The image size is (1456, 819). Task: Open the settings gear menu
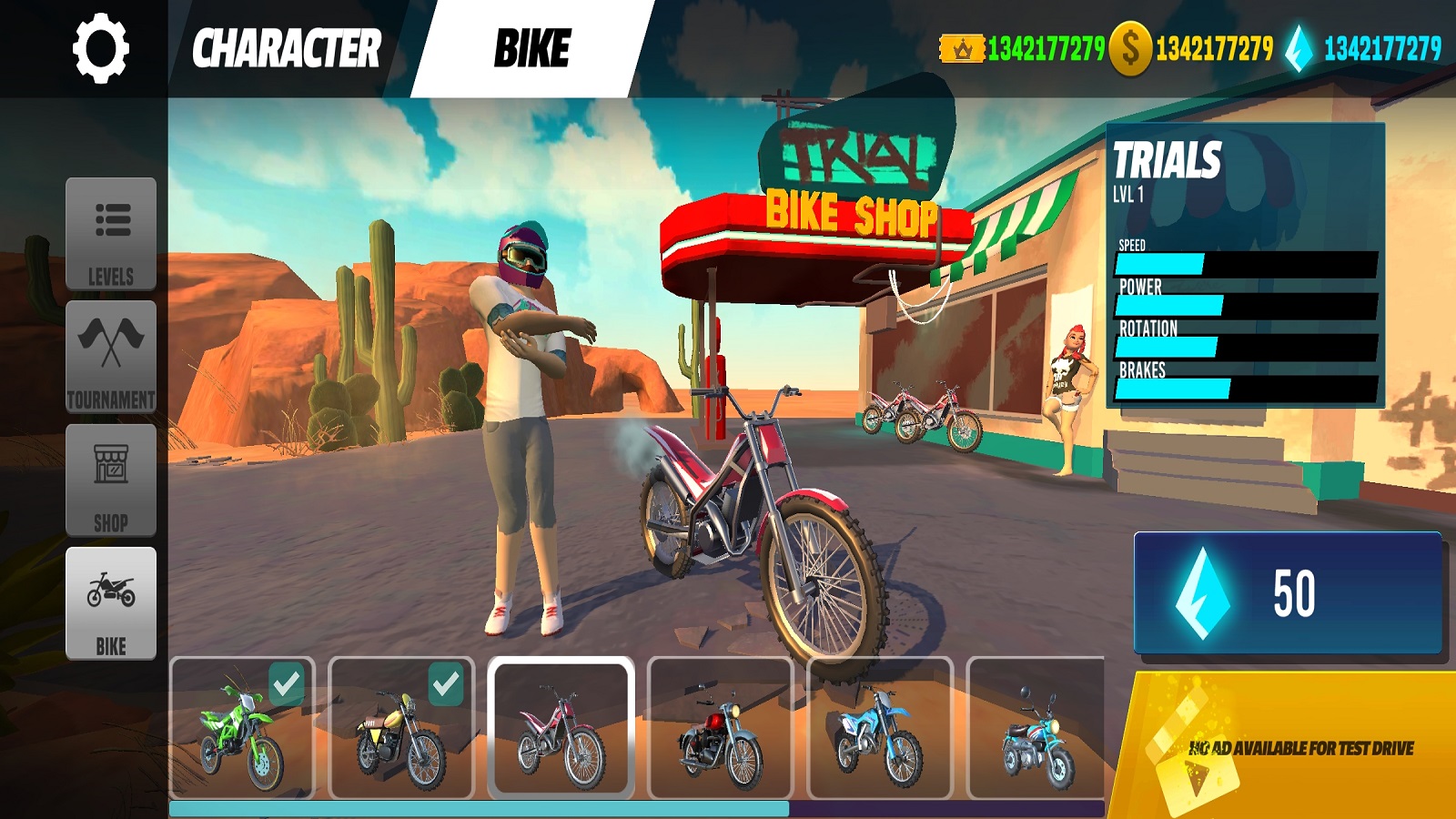100,48
